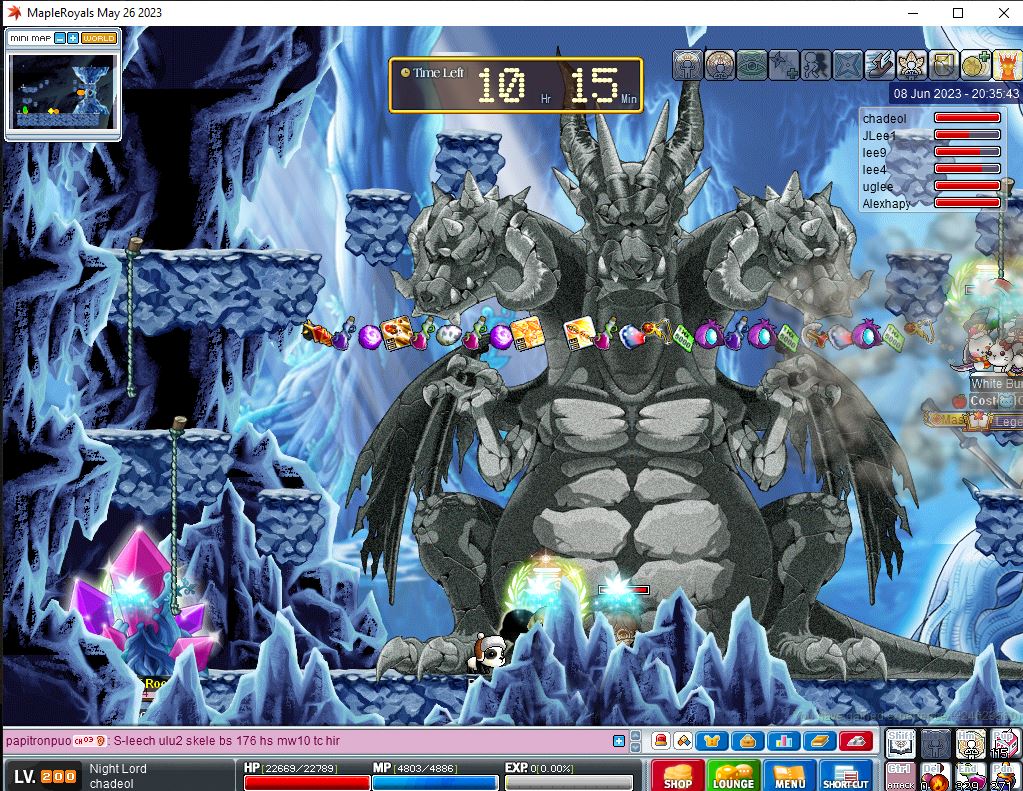This screenshot has height=791, width=1023.
Task: Open the Shortcut button
Action: (x=845, y=775)
